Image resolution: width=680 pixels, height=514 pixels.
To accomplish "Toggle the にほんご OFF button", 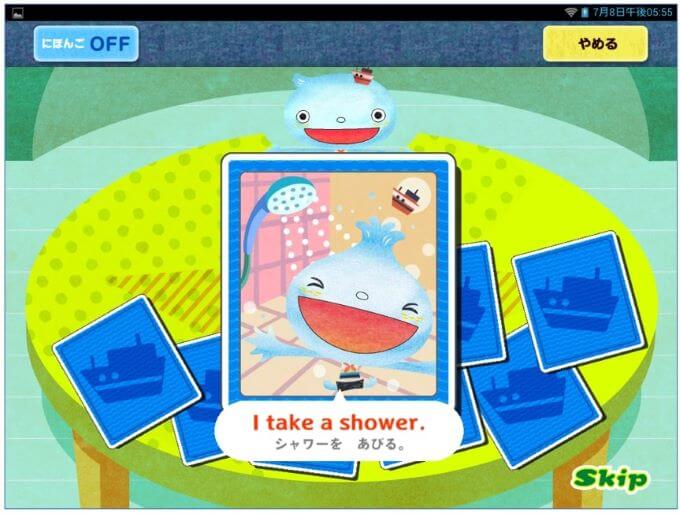I will (x=86, y=44).
